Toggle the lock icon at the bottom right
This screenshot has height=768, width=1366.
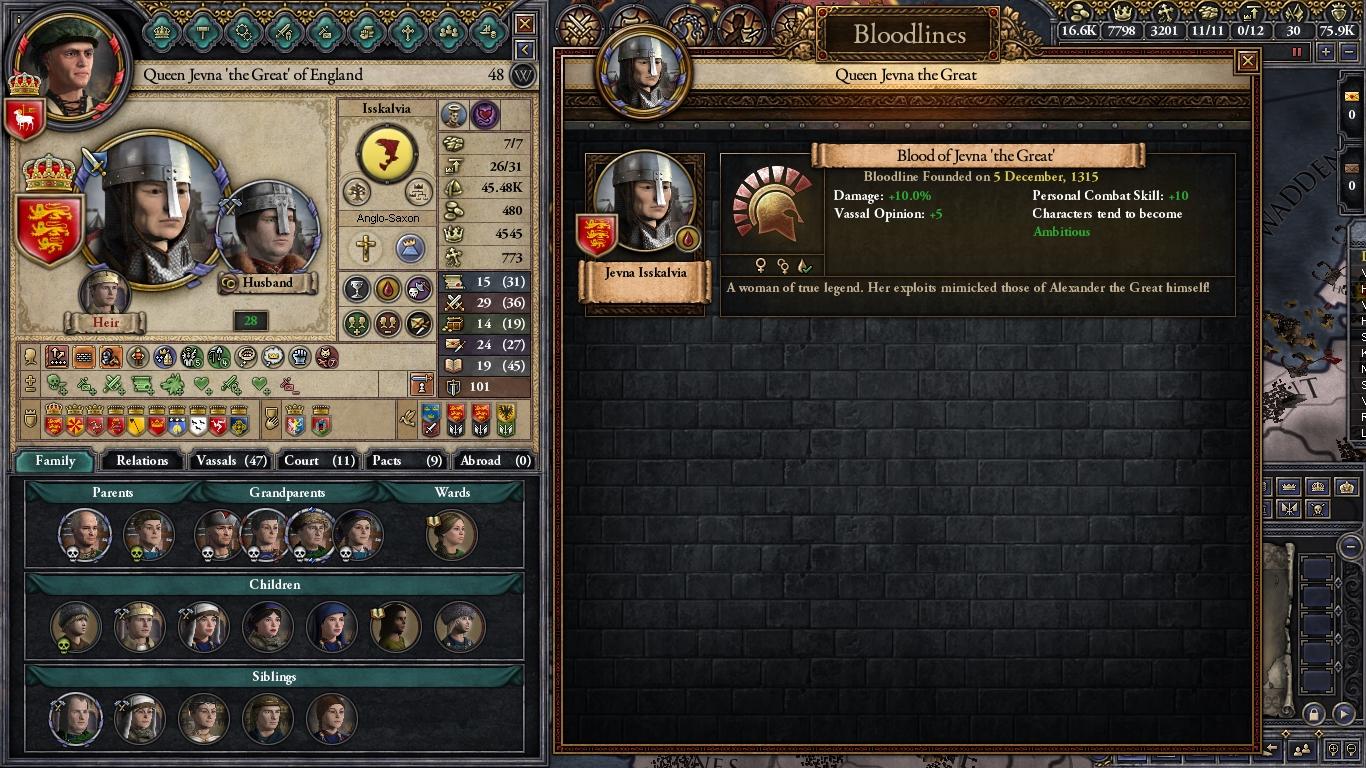point(1314,714)
